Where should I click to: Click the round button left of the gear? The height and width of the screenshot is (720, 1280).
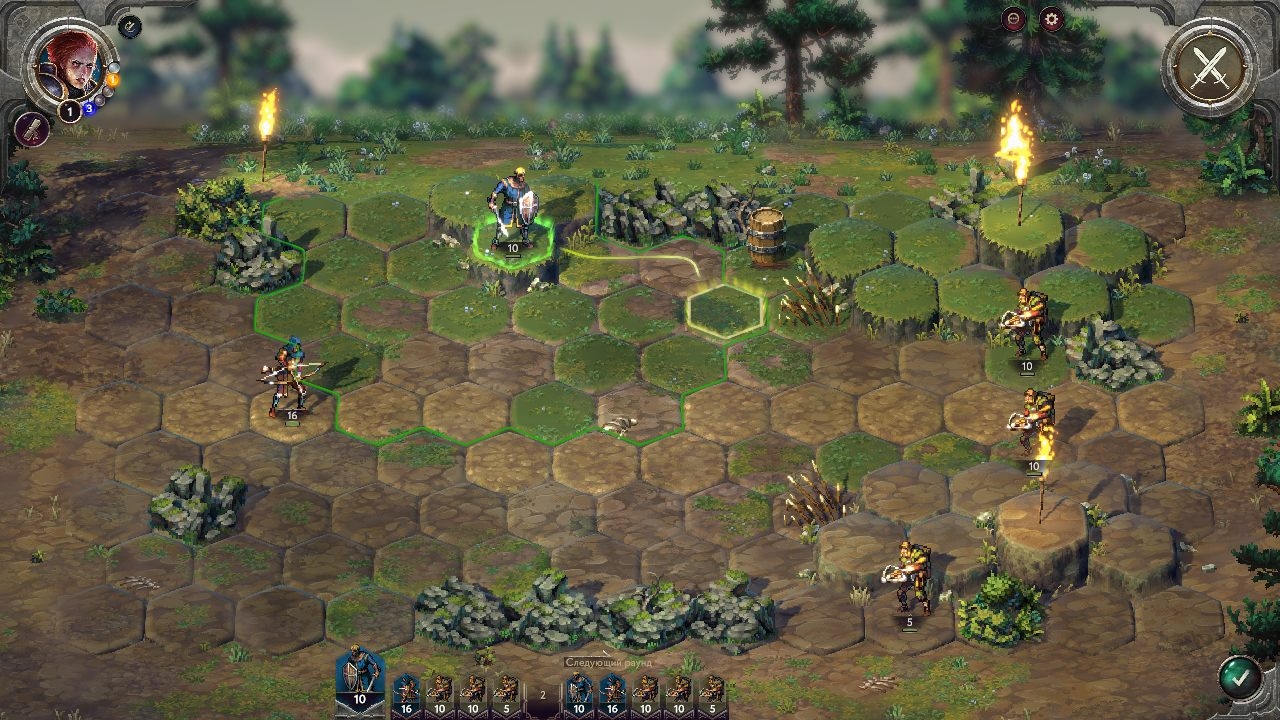pyautogui.click(x=1014, y=19)
